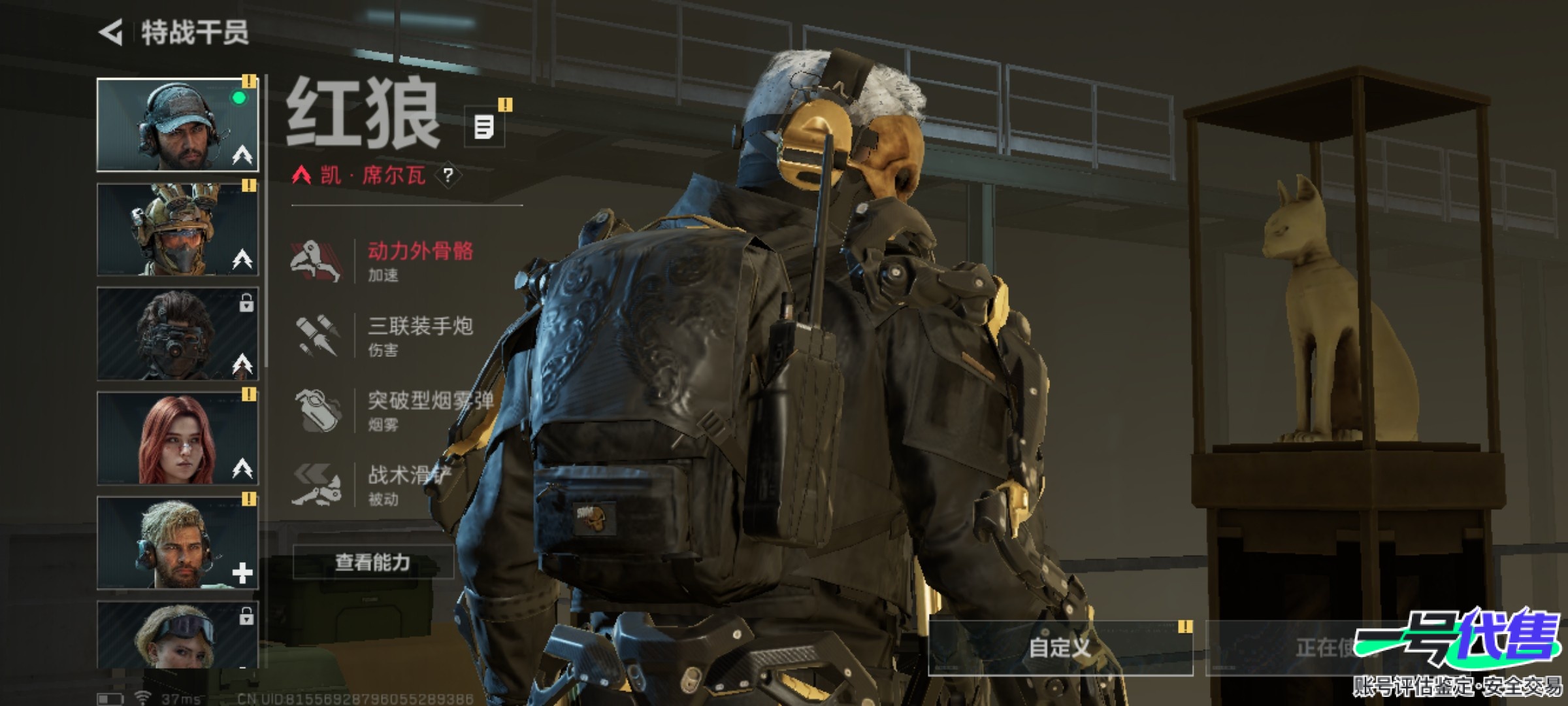
Task: Open 查看能力 ability details
Action: (x=372, y=562)
